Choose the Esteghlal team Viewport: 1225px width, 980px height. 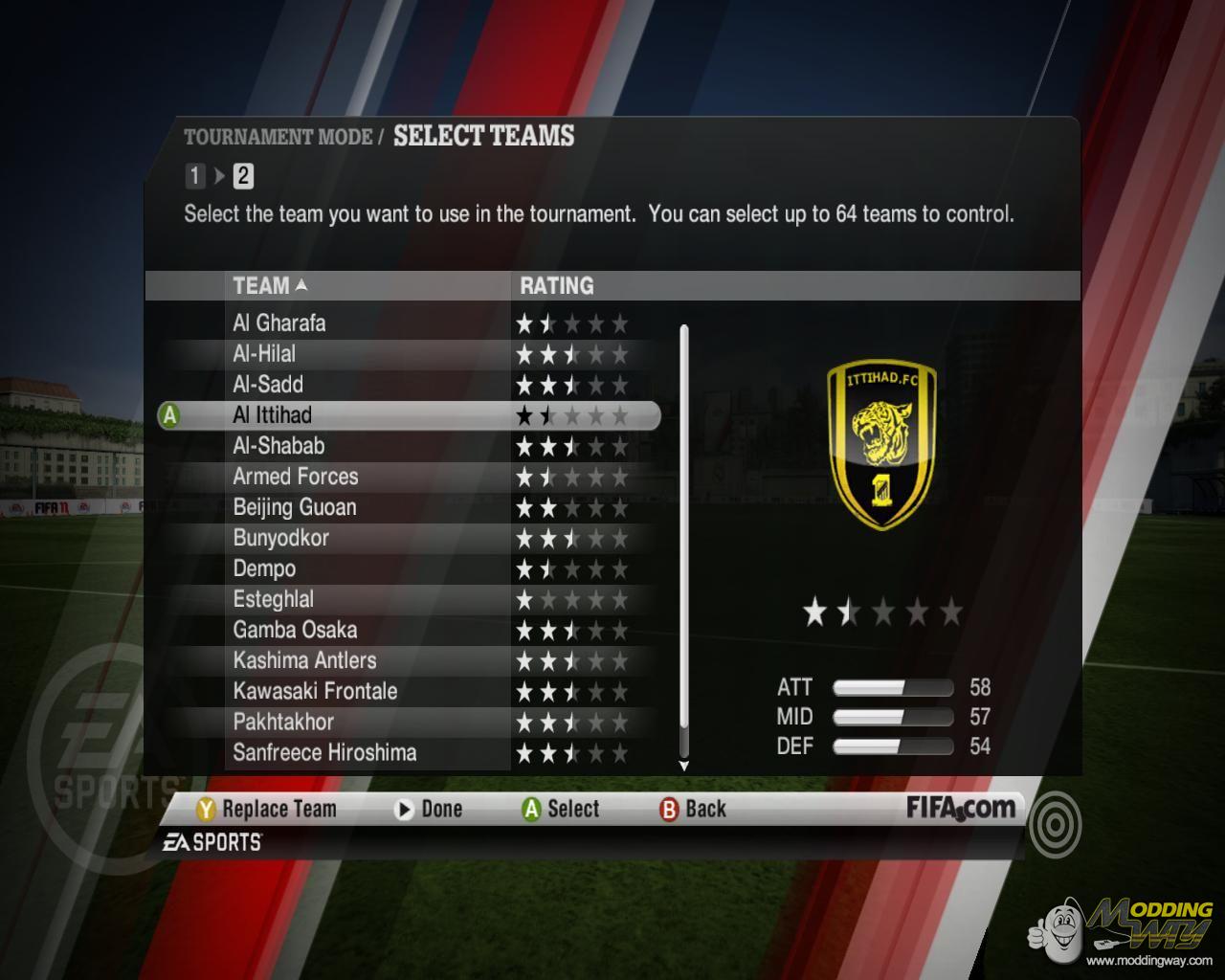[x=274, y=599]
